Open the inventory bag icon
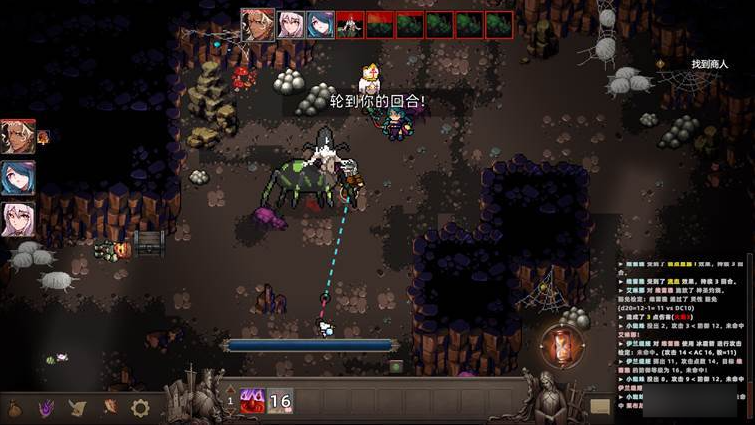 tap(15, 408)
